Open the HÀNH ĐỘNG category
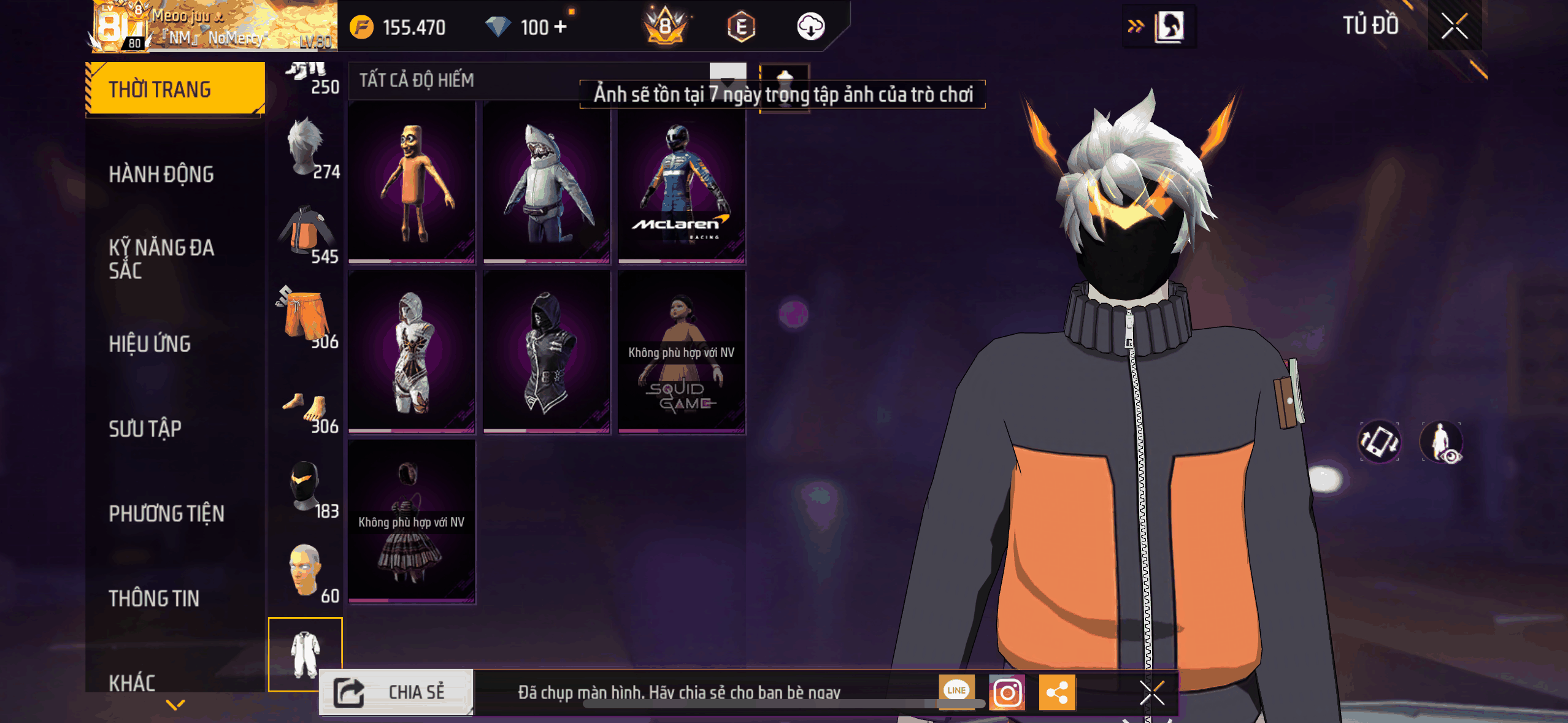Viewport: 1568px width, 723px height. [x=161, y=174]
